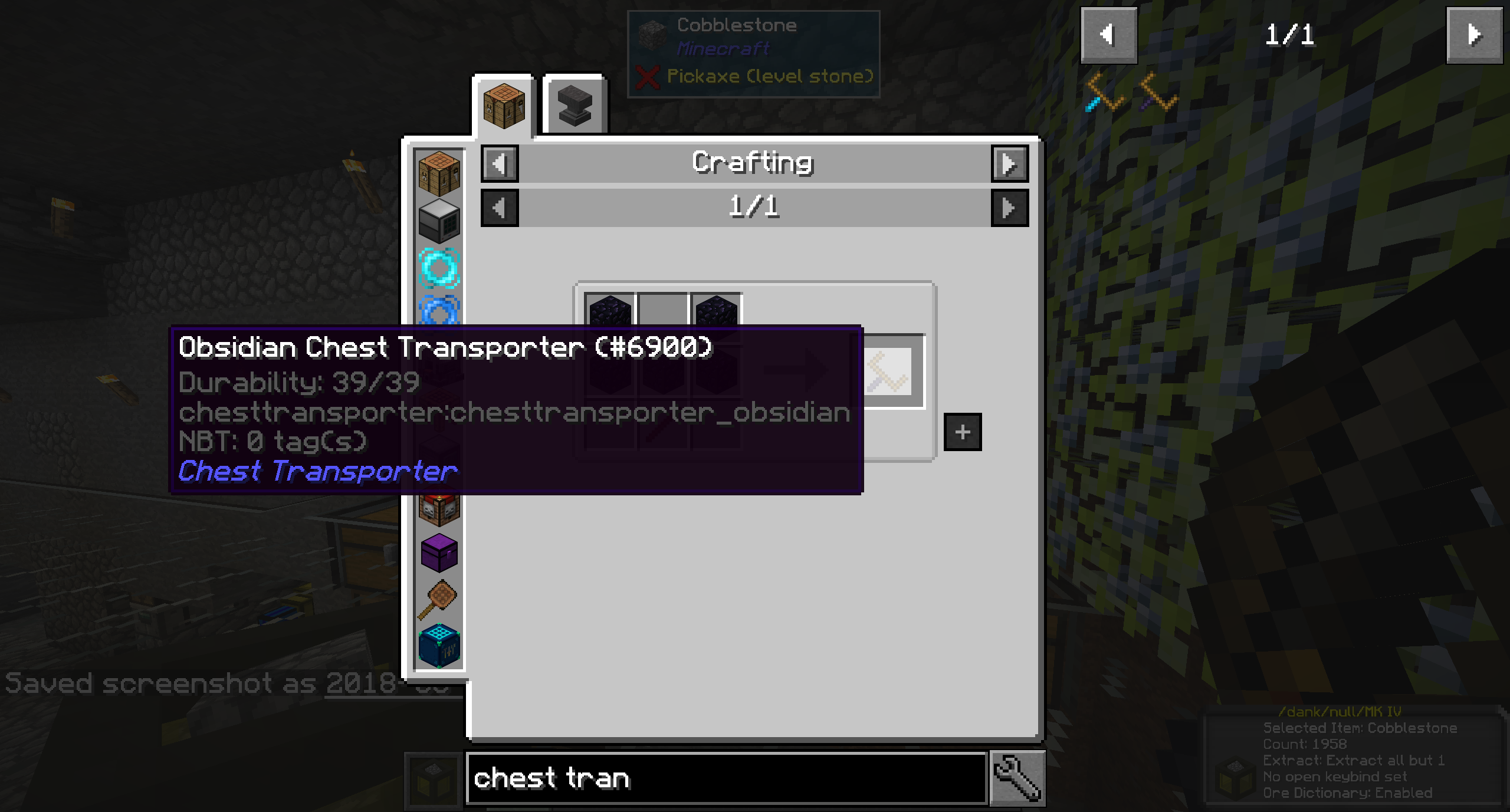The height and width of the screenshot is (812, 1510).
Task: Select the wooden paddle category icon
Action: 438,597
